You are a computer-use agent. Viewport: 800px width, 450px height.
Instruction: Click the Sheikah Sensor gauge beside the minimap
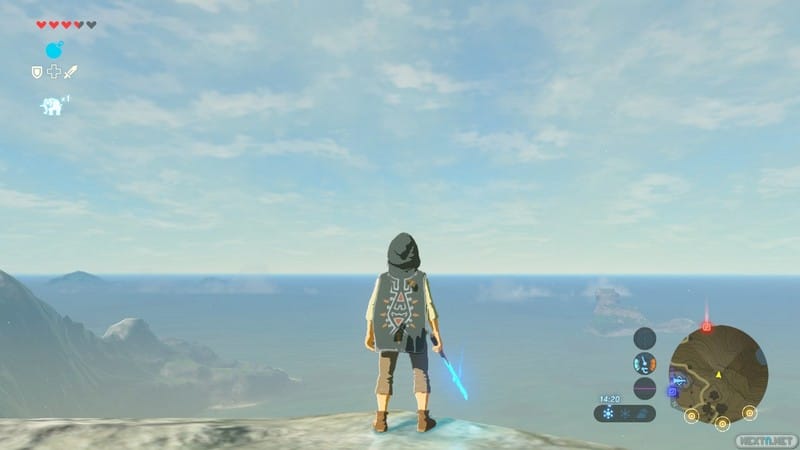[645, 338]
